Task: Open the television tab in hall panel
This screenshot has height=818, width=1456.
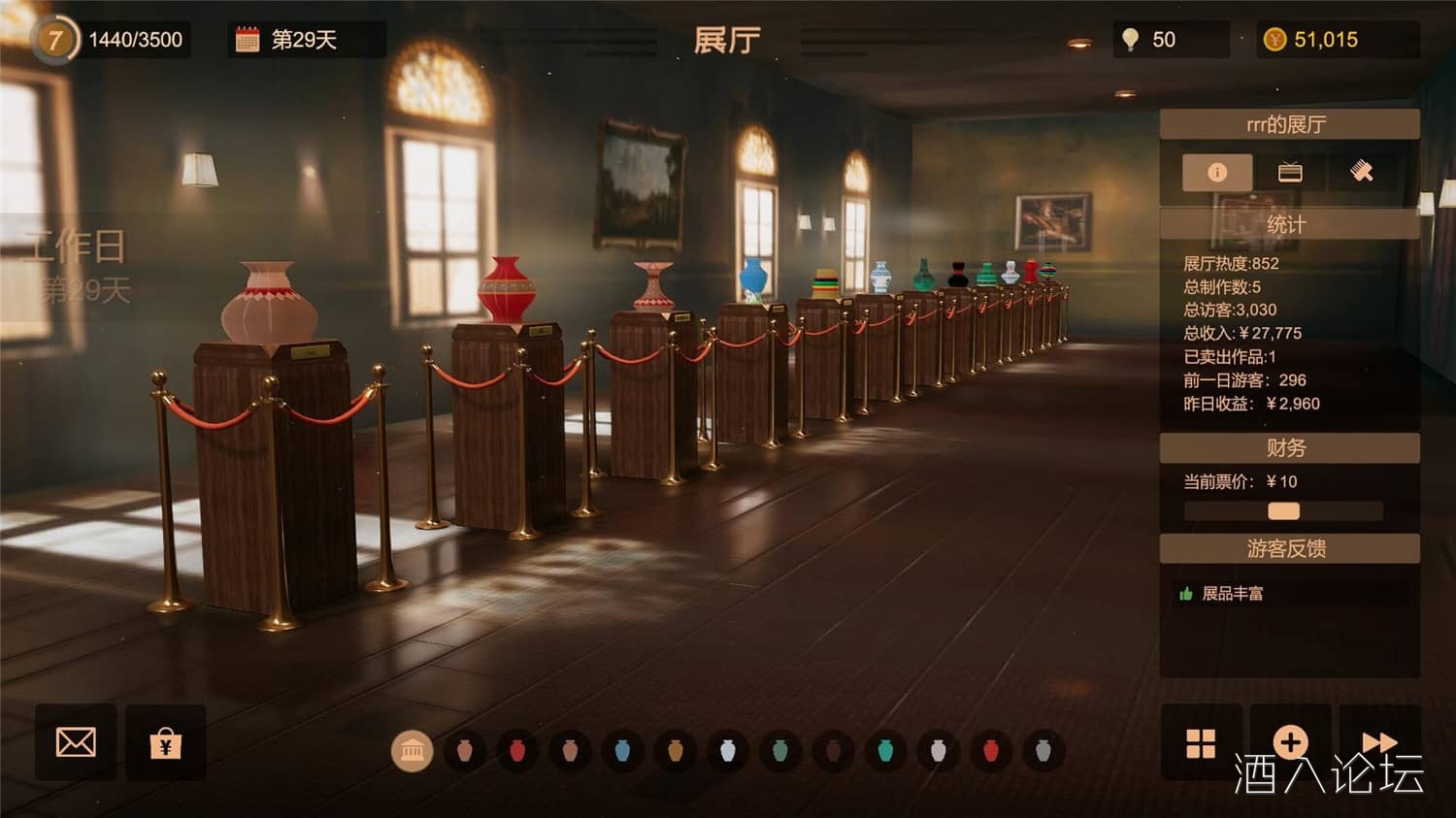Action: (x=1290, y=173)
